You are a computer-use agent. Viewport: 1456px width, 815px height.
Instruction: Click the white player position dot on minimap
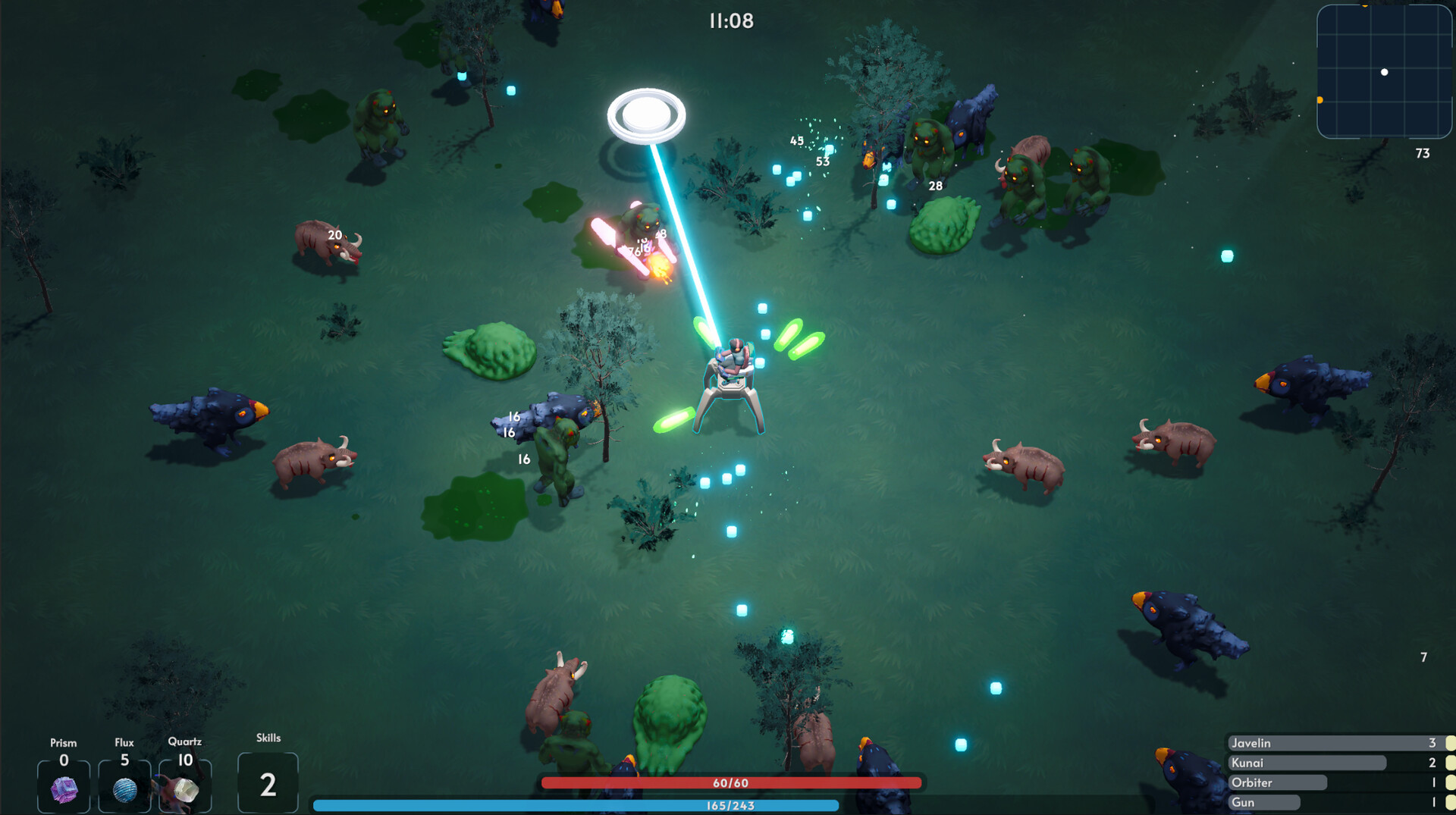1384,72
